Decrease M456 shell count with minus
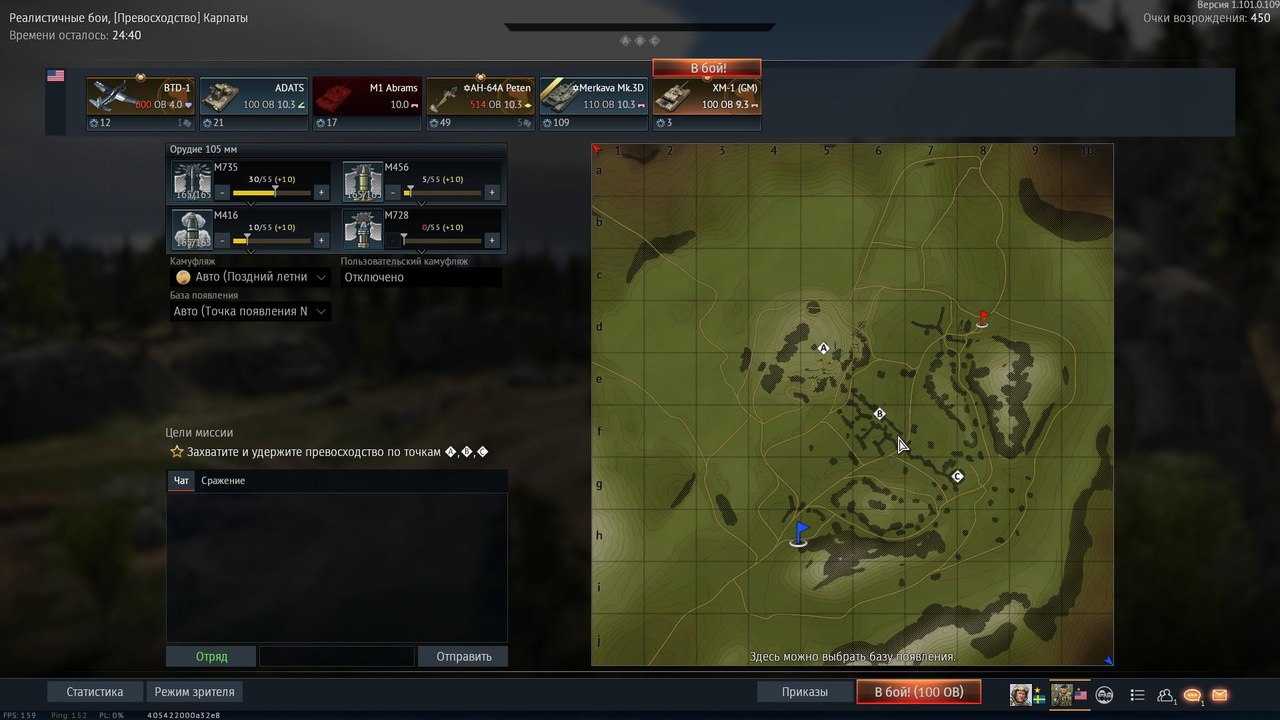Image resolution: width=1280 pixels, height=720 pixels. (393, 192)
